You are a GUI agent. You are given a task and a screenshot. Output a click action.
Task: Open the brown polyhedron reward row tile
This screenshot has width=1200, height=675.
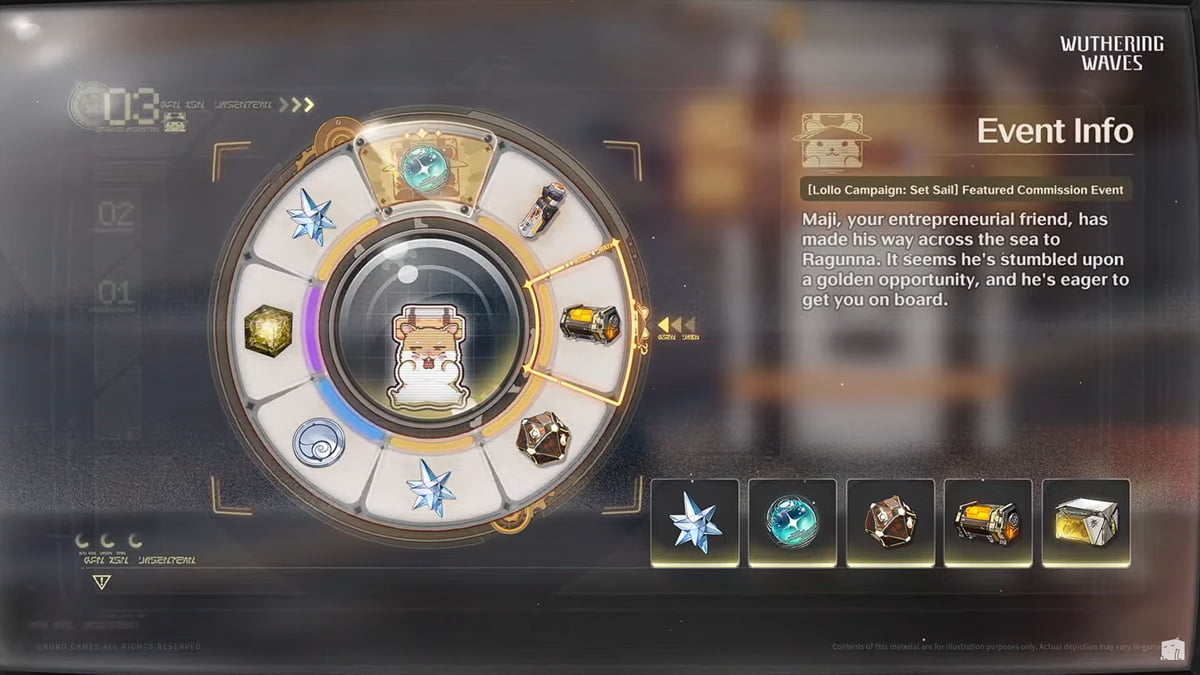click(x=890, y=522)
